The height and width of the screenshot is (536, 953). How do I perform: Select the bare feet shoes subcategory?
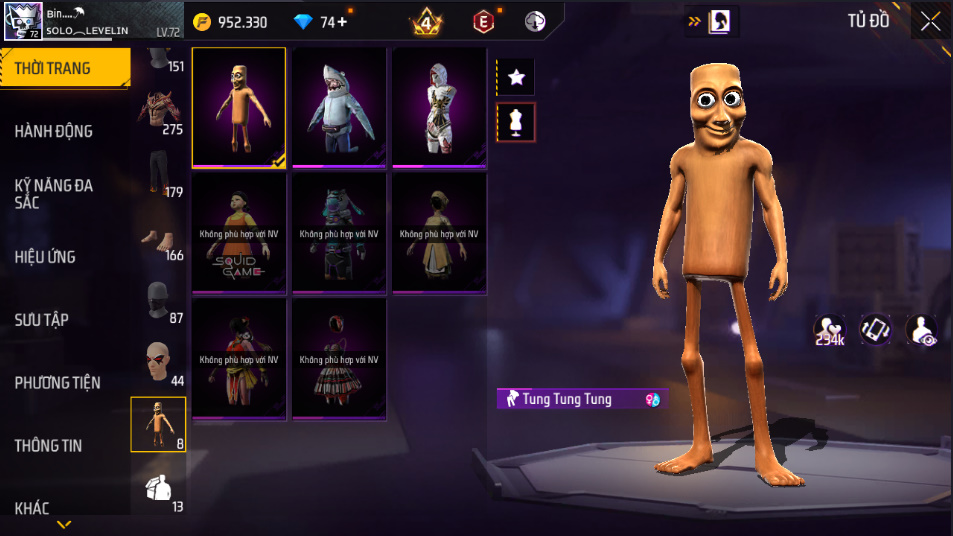[x=158, y=238]
